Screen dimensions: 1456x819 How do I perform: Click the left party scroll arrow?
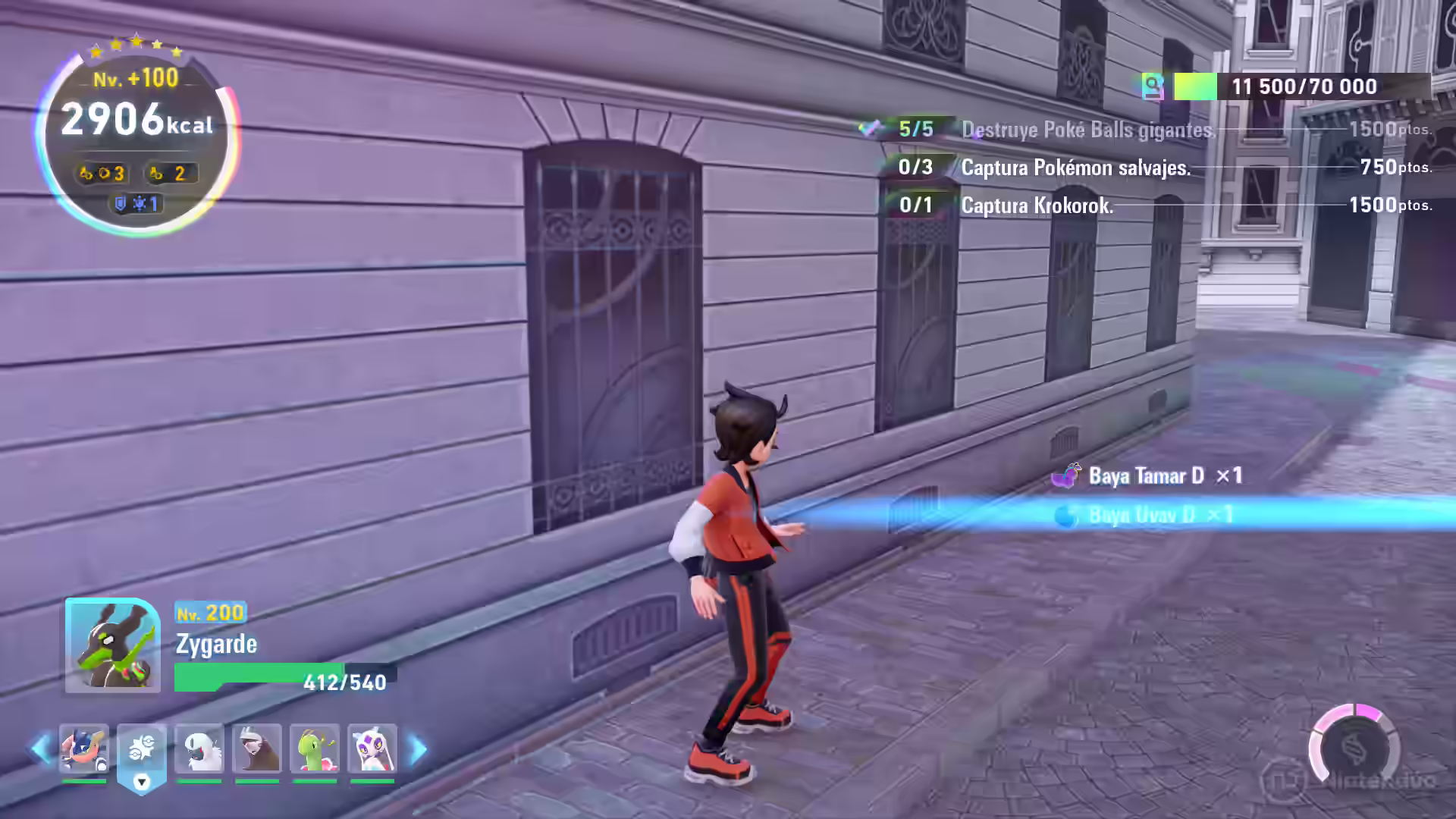(39, 749)
